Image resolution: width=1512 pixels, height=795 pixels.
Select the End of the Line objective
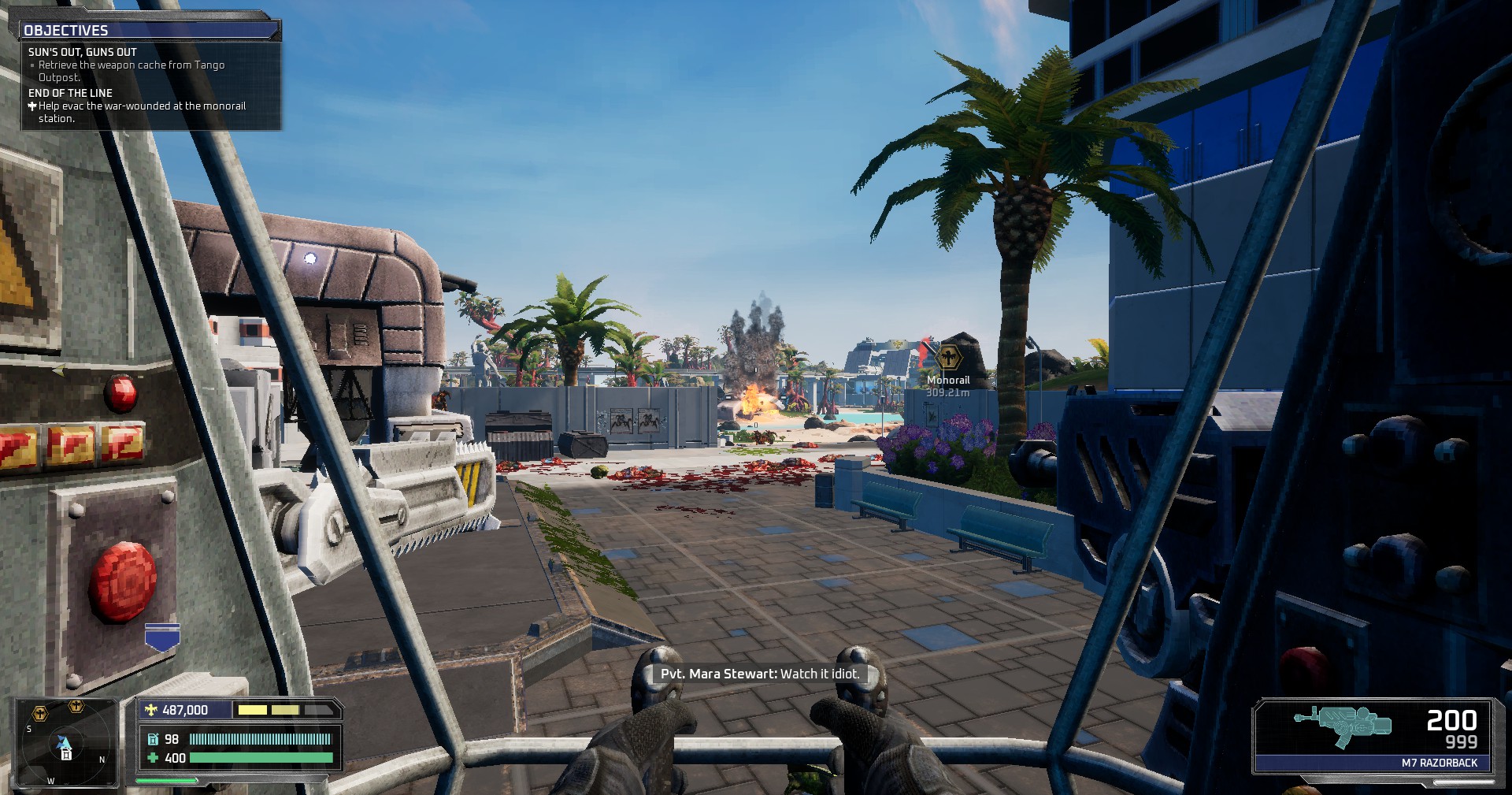point(71,93)
